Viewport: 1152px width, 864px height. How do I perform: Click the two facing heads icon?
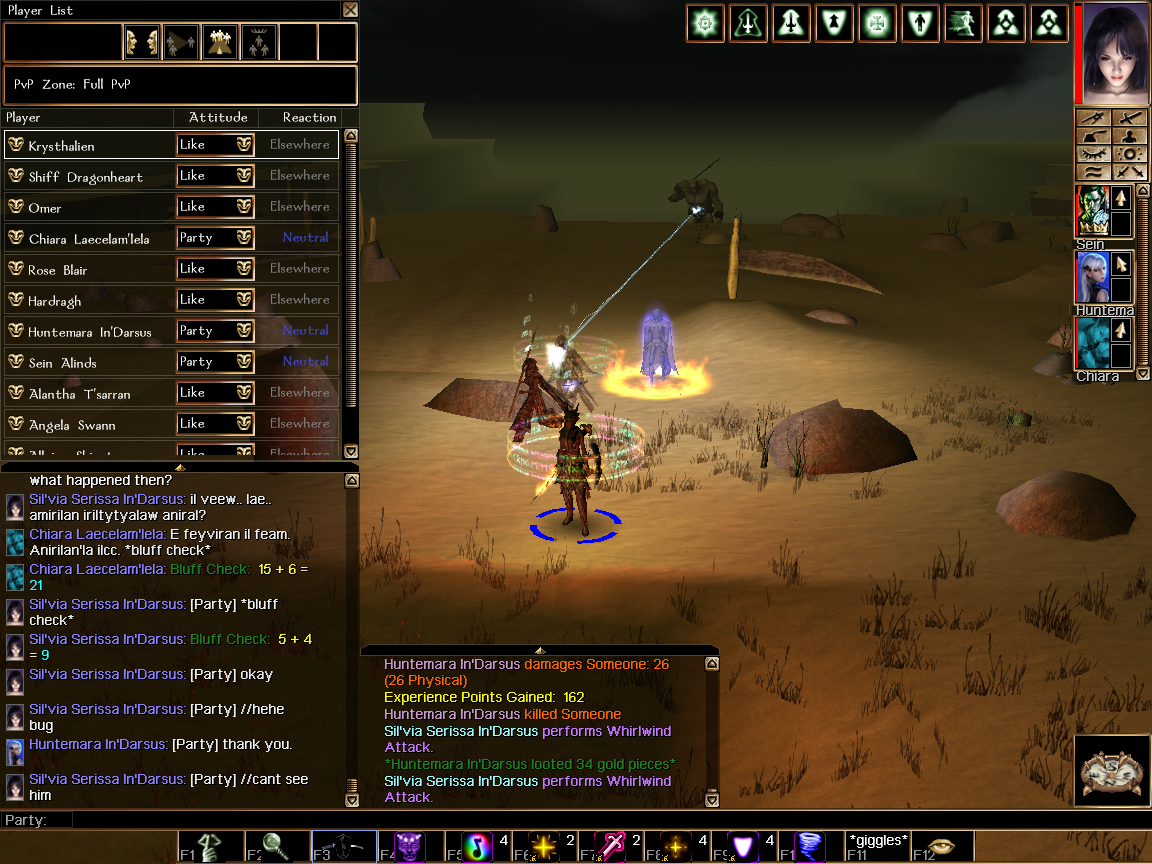click(x=141, y=42)
